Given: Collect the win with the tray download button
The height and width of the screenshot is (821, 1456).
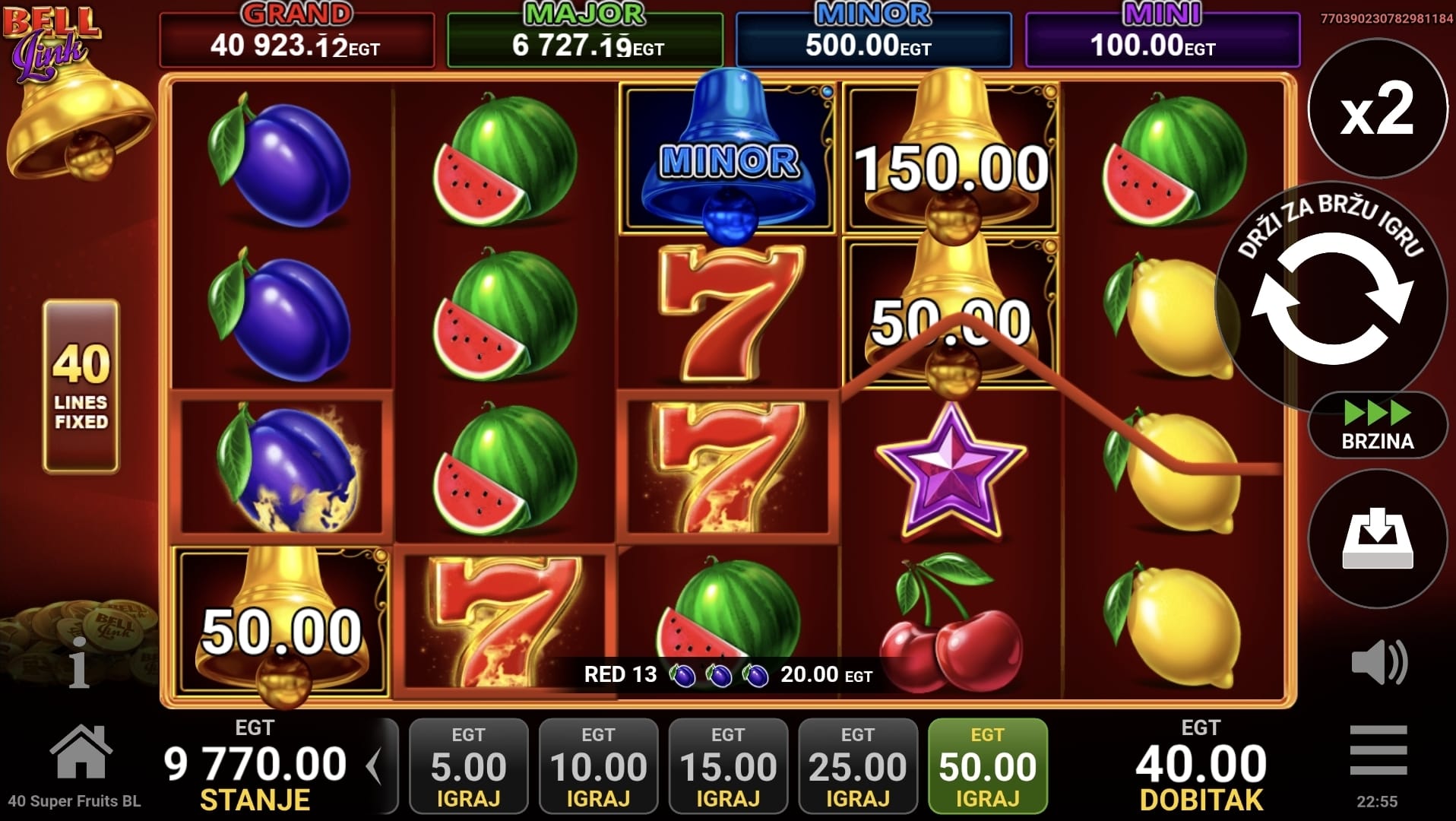Looking at the screenshot, I should tap(1377, 539).
